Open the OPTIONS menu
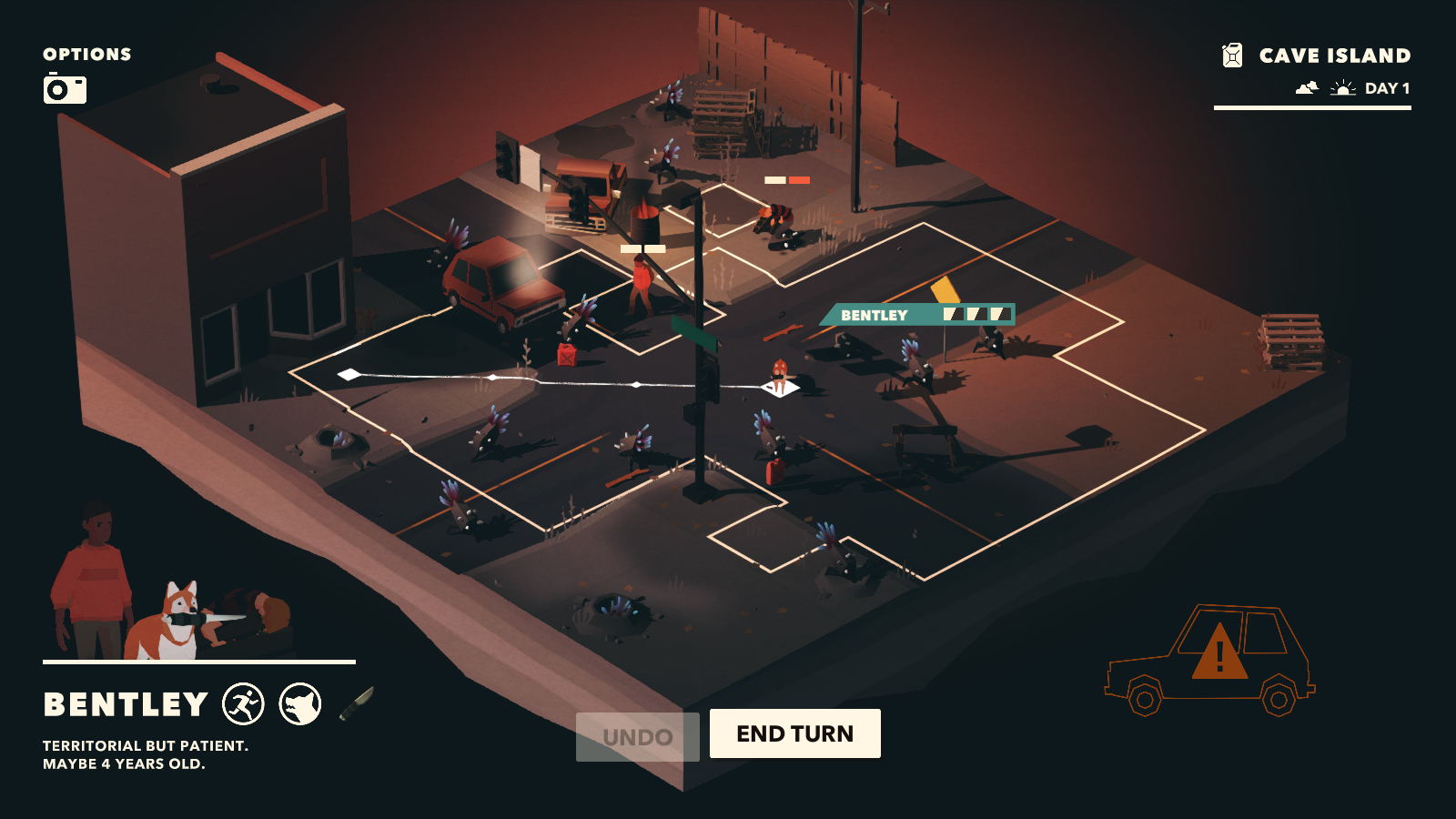 click(x=86, y=54)
